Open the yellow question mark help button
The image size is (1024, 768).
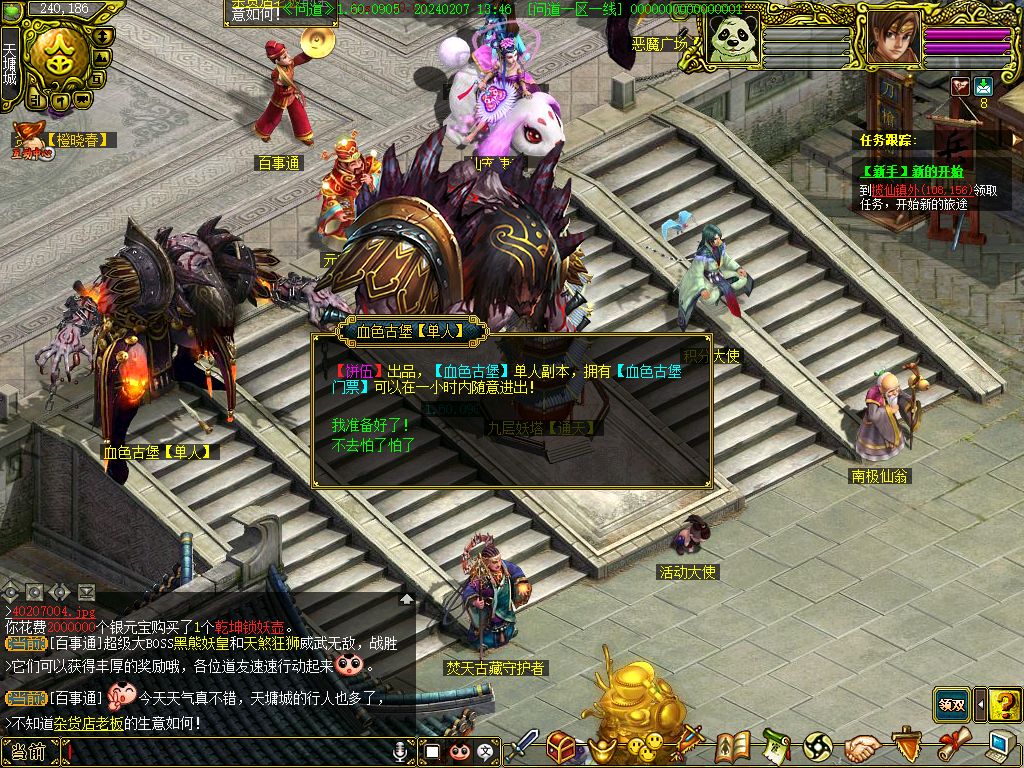[x=1004, y=704]
